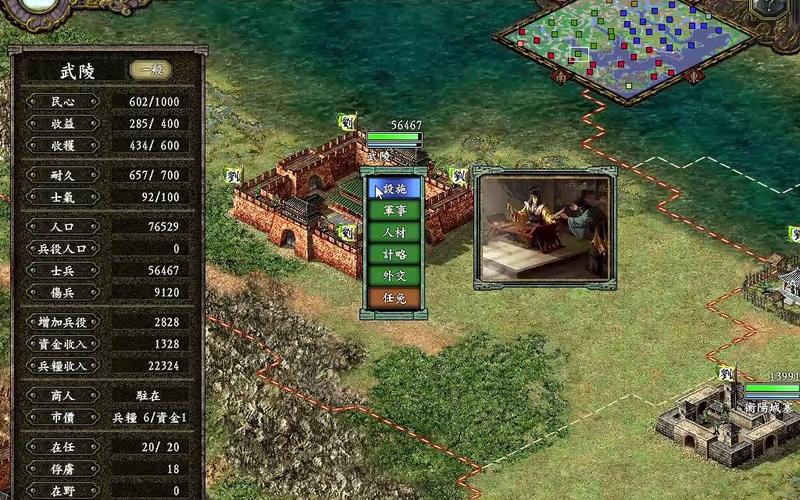The image size is (800, 500).
Task: Click the 一級 level badge beside 武陵
Action: (150, 70)
